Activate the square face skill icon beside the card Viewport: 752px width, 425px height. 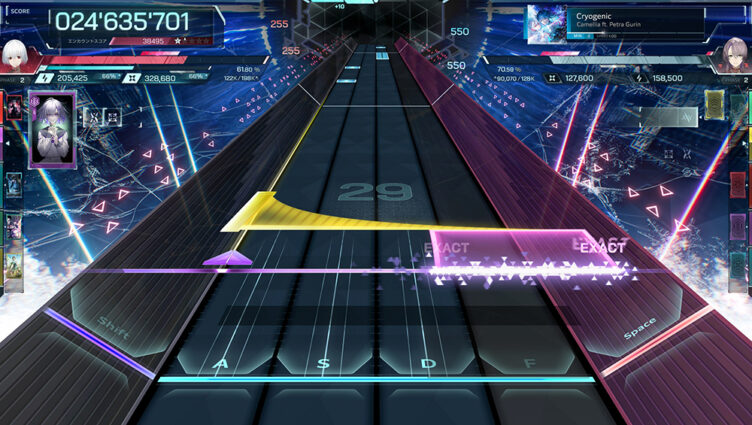113,116
